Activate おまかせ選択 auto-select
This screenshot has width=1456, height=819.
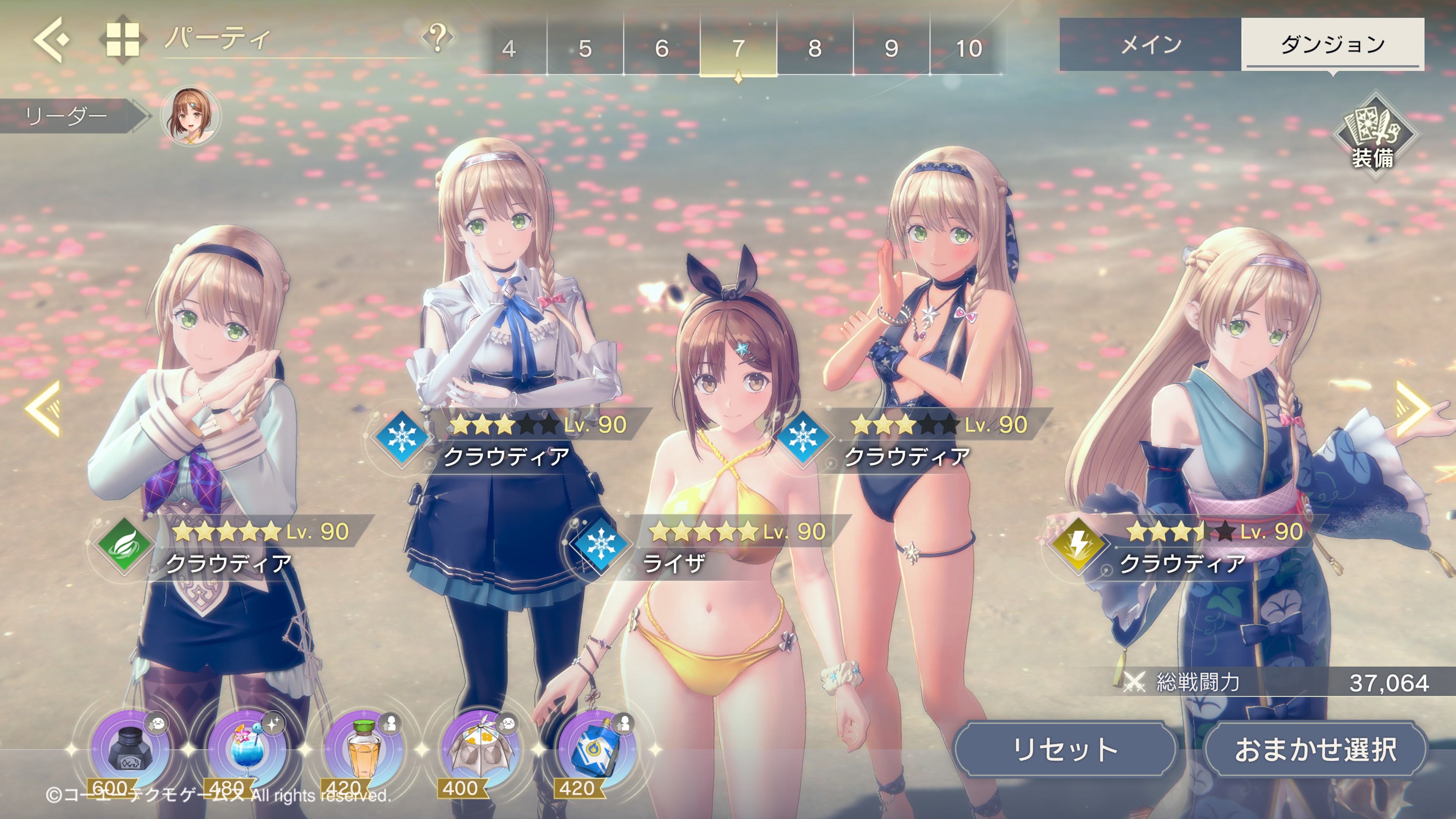click(1315, 749)
